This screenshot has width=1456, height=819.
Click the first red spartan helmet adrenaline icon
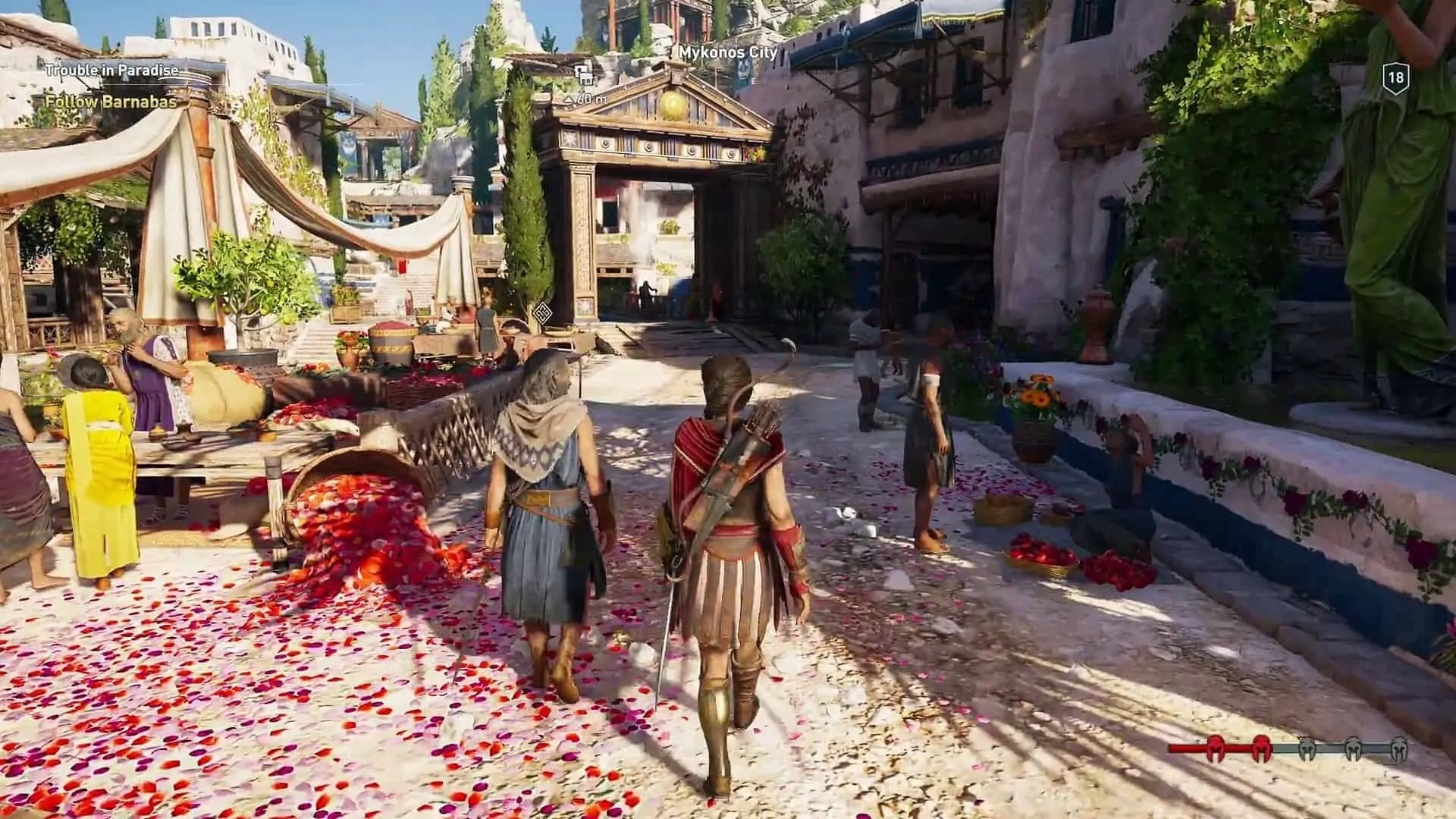tap(1215, 748)
